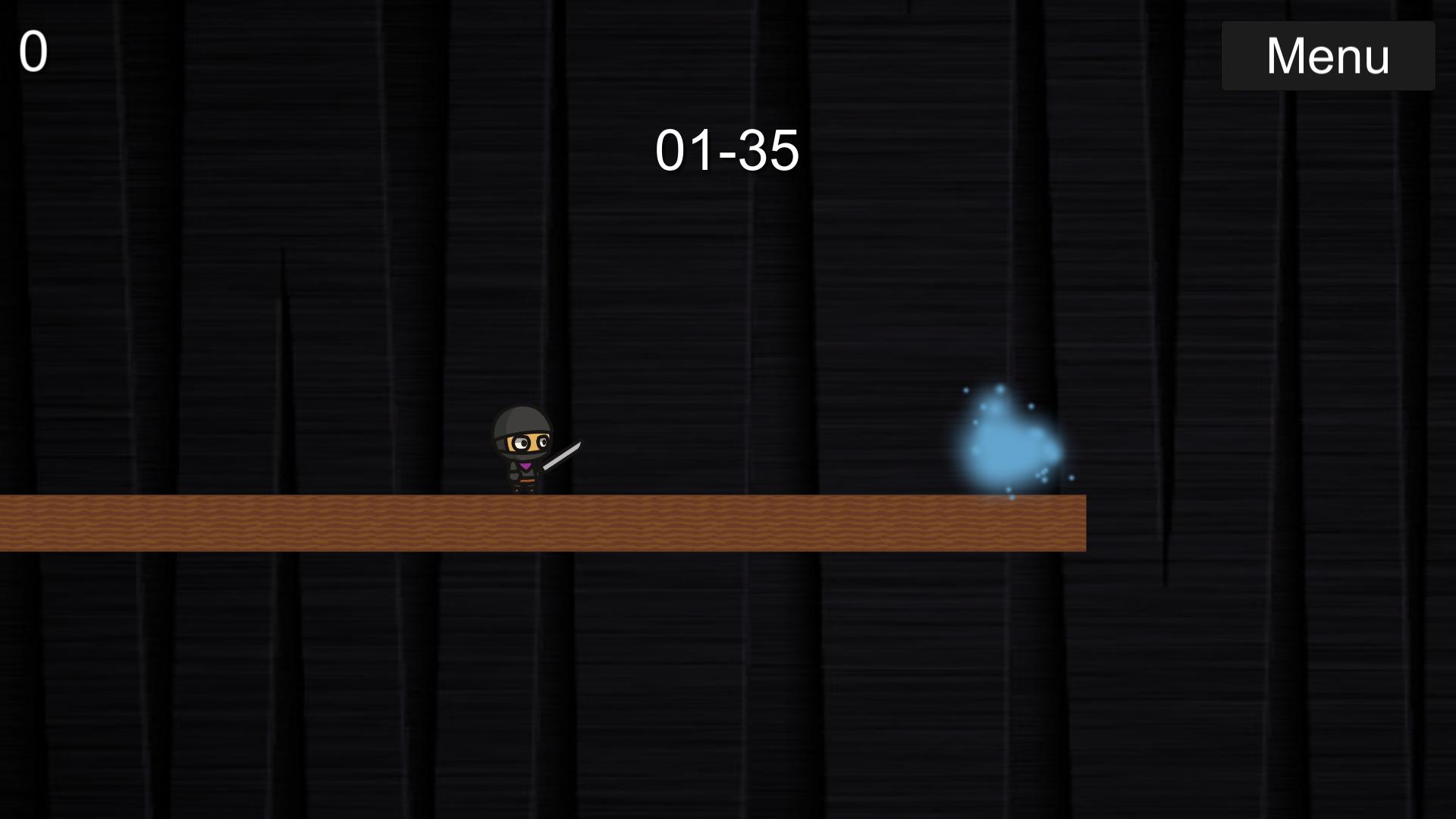The width and height of the screenshot is (1456, 819).
Task: Select the level label 01-35
Action: pos(728,149)
